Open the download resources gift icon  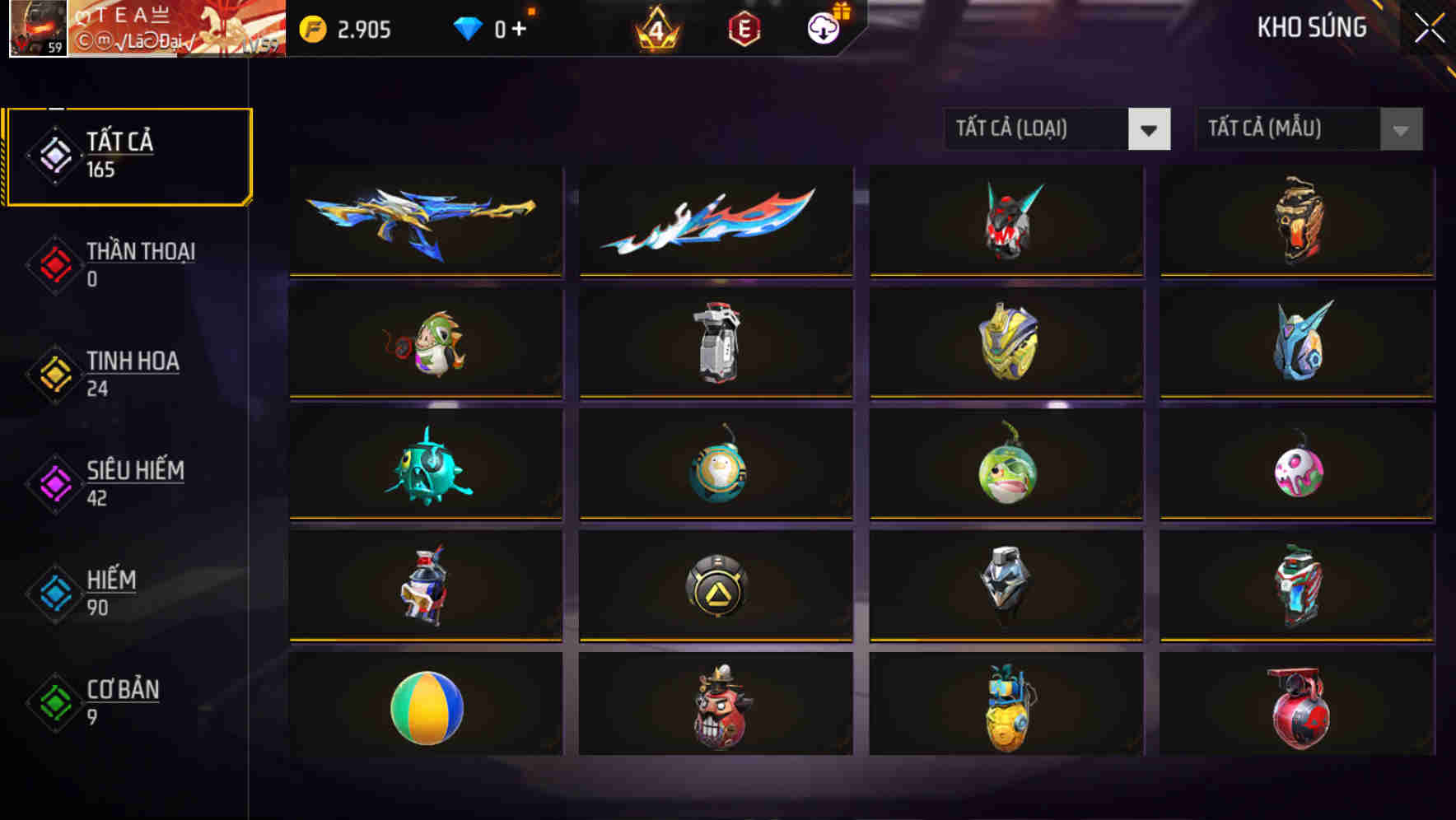(821, 30)
